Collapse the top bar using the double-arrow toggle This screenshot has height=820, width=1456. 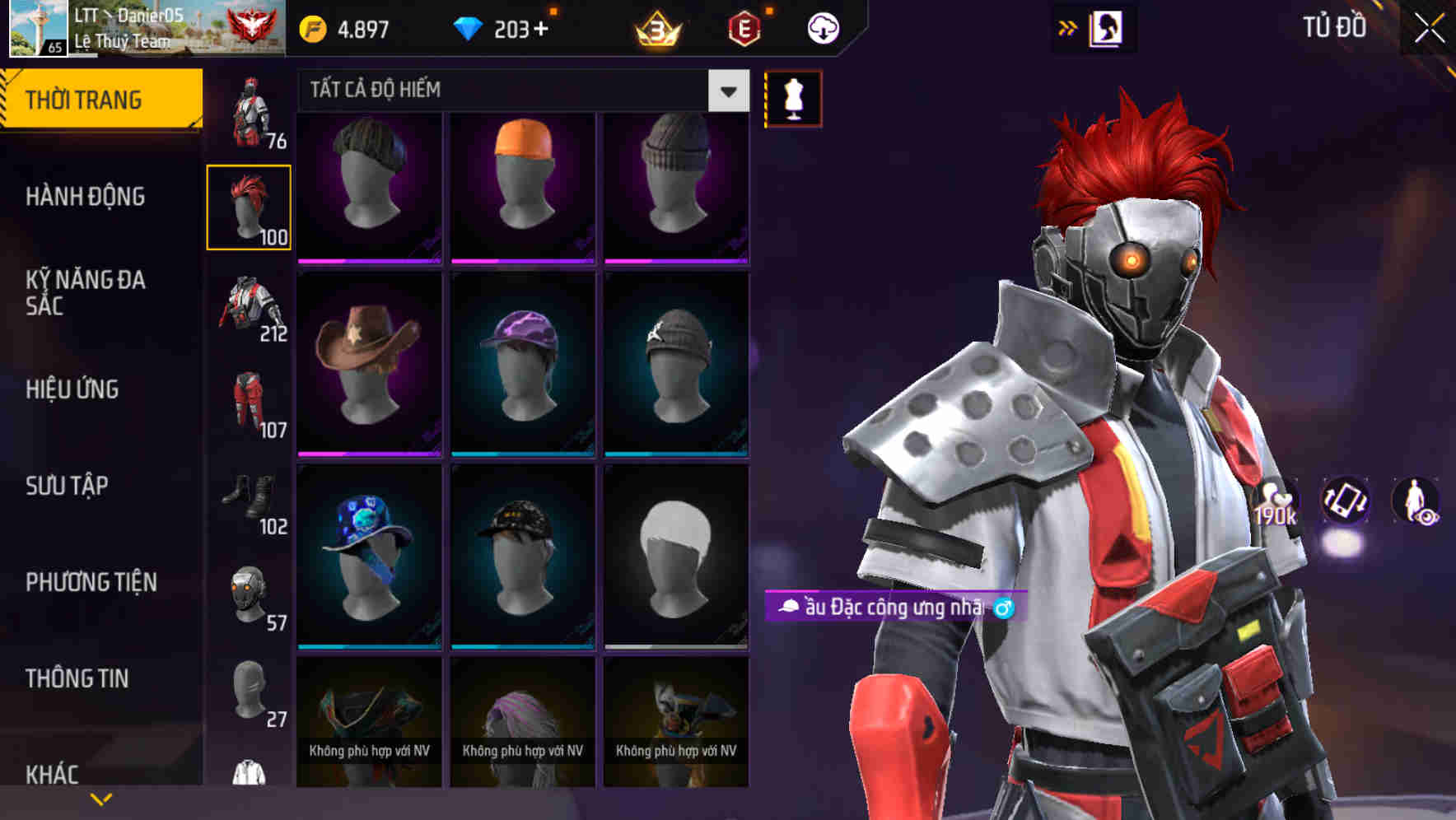(1069, 26)
